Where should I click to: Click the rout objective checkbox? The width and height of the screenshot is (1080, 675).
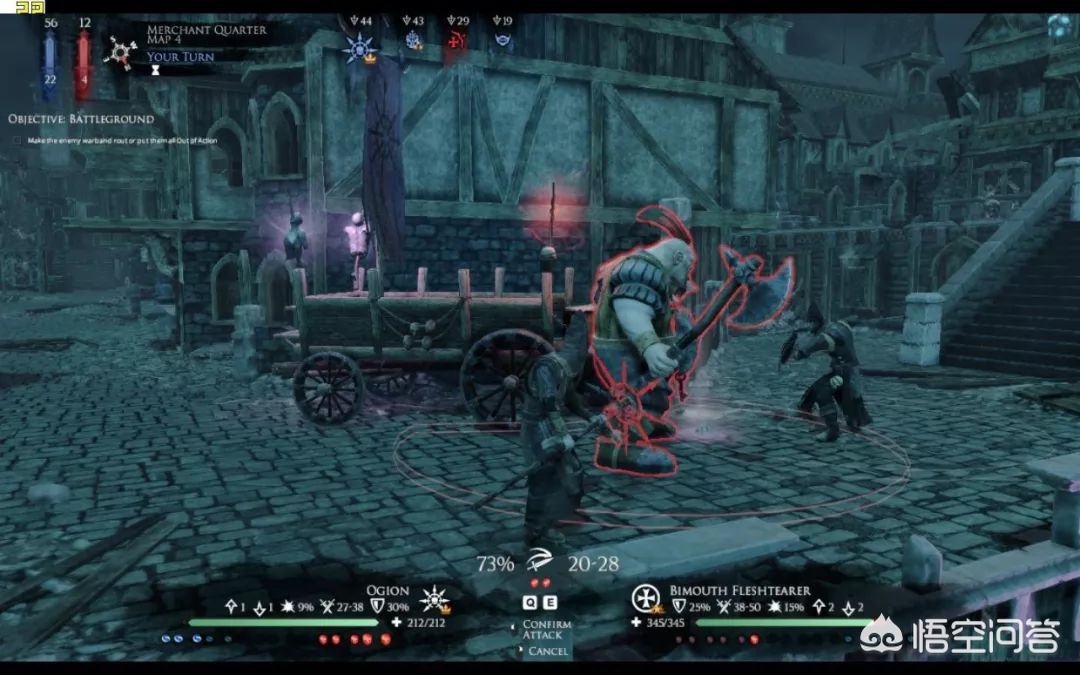coord(18,140)
